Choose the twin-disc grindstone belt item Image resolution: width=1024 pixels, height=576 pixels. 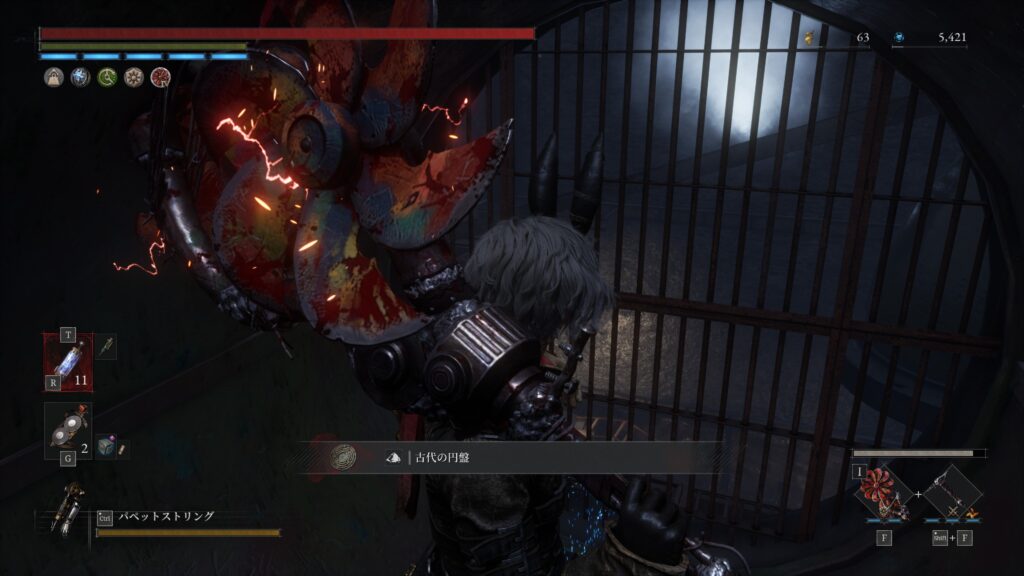tap(68, 431)
